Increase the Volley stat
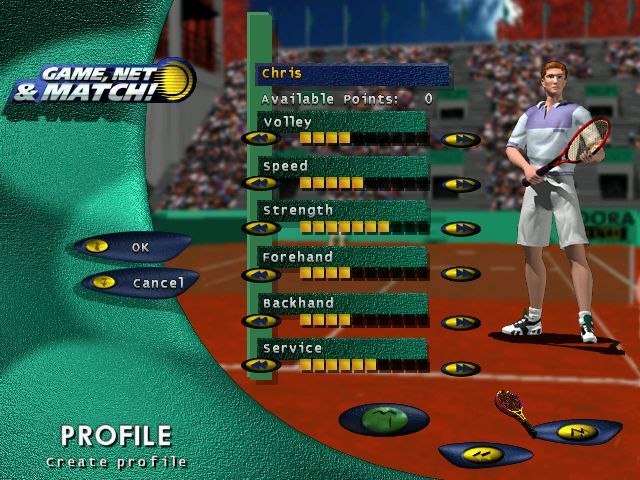 click(x=461, y=139)
